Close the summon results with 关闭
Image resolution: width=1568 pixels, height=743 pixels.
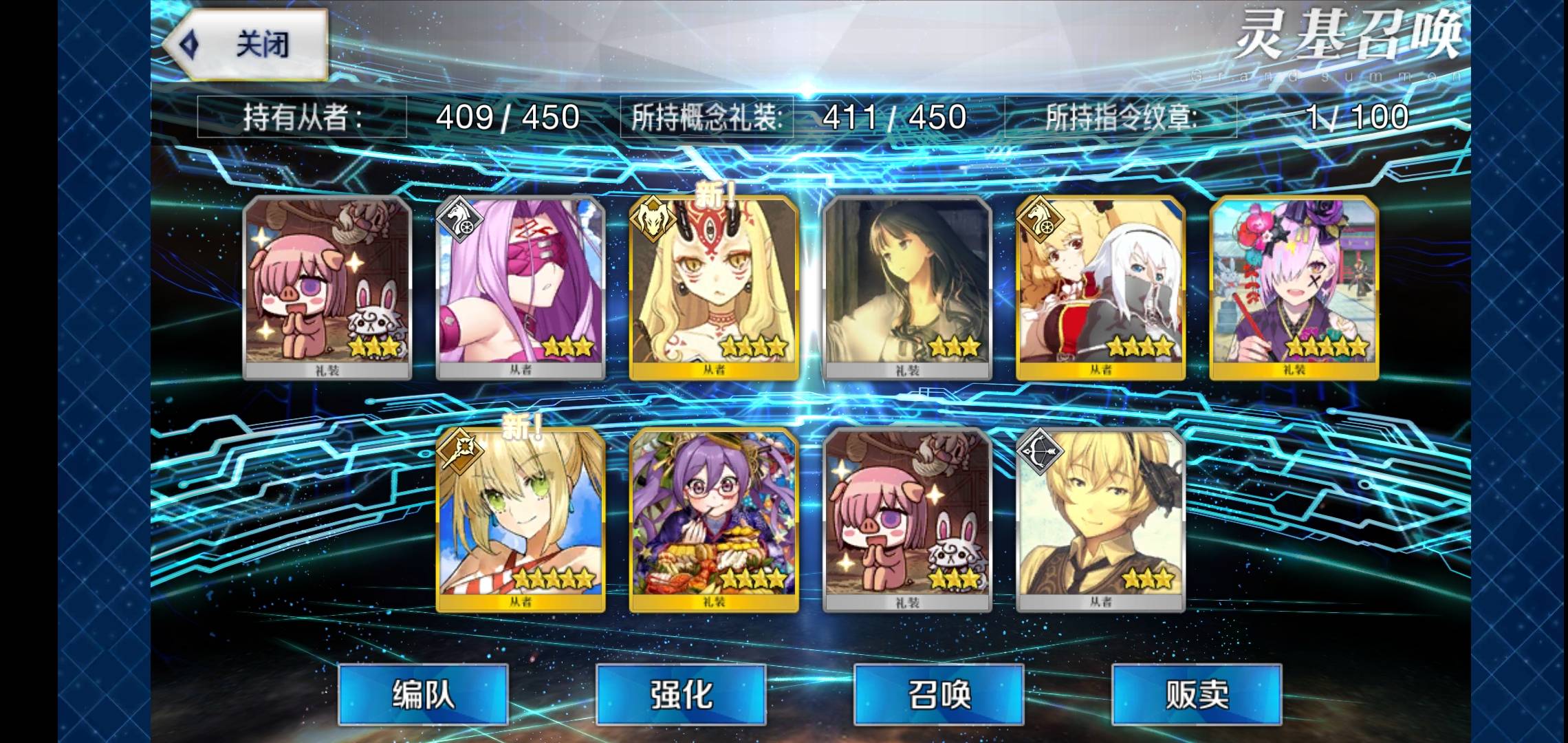[248, 45]
